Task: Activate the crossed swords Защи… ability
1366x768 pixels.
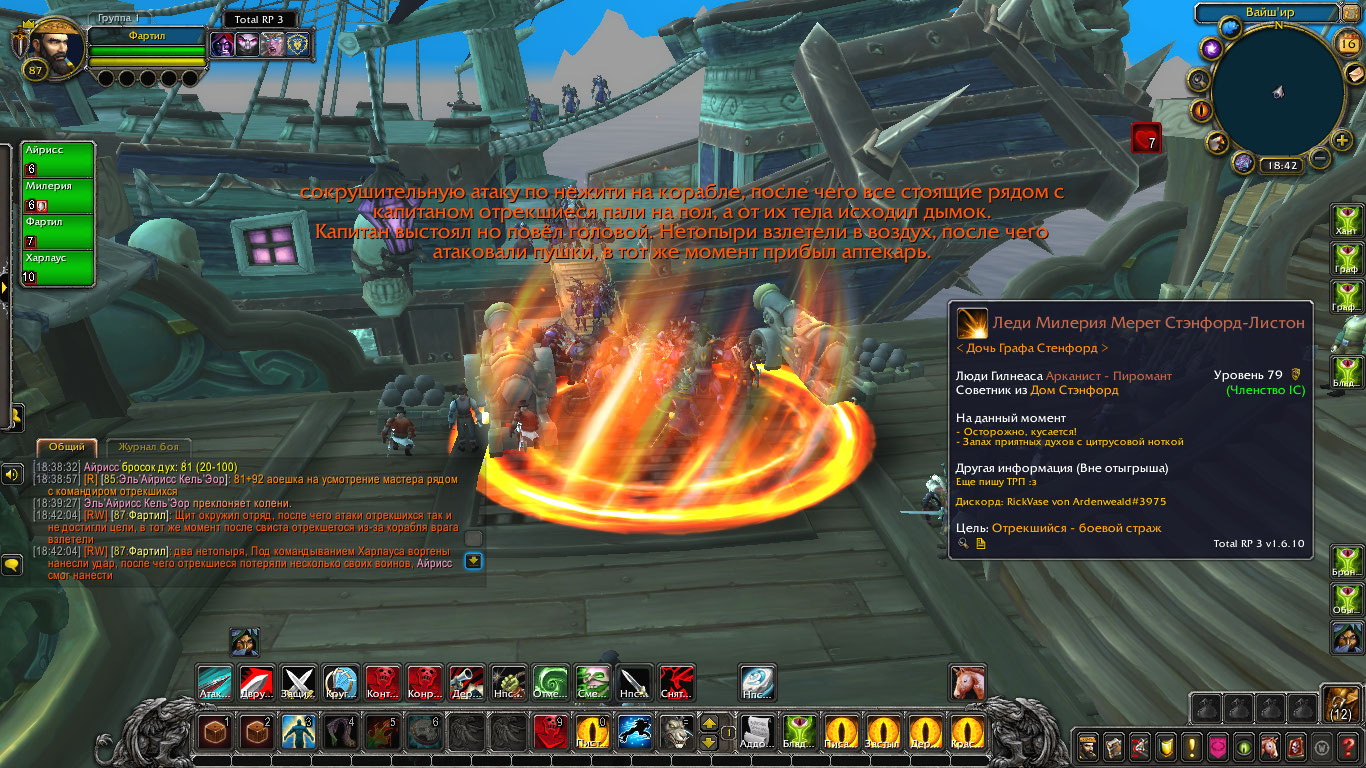Action: click(x=299, y=683)
